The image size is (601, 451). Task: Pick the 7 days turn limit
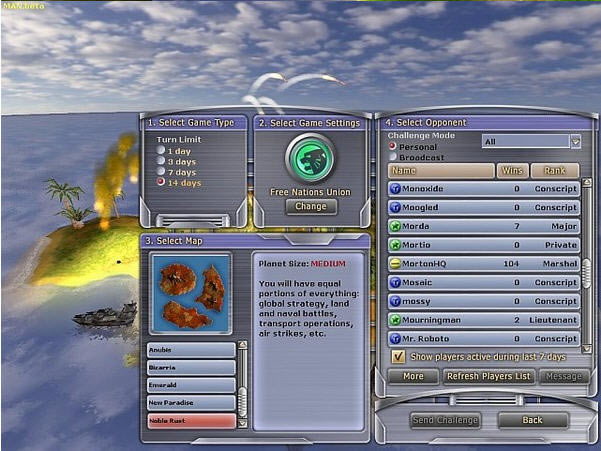160,172
